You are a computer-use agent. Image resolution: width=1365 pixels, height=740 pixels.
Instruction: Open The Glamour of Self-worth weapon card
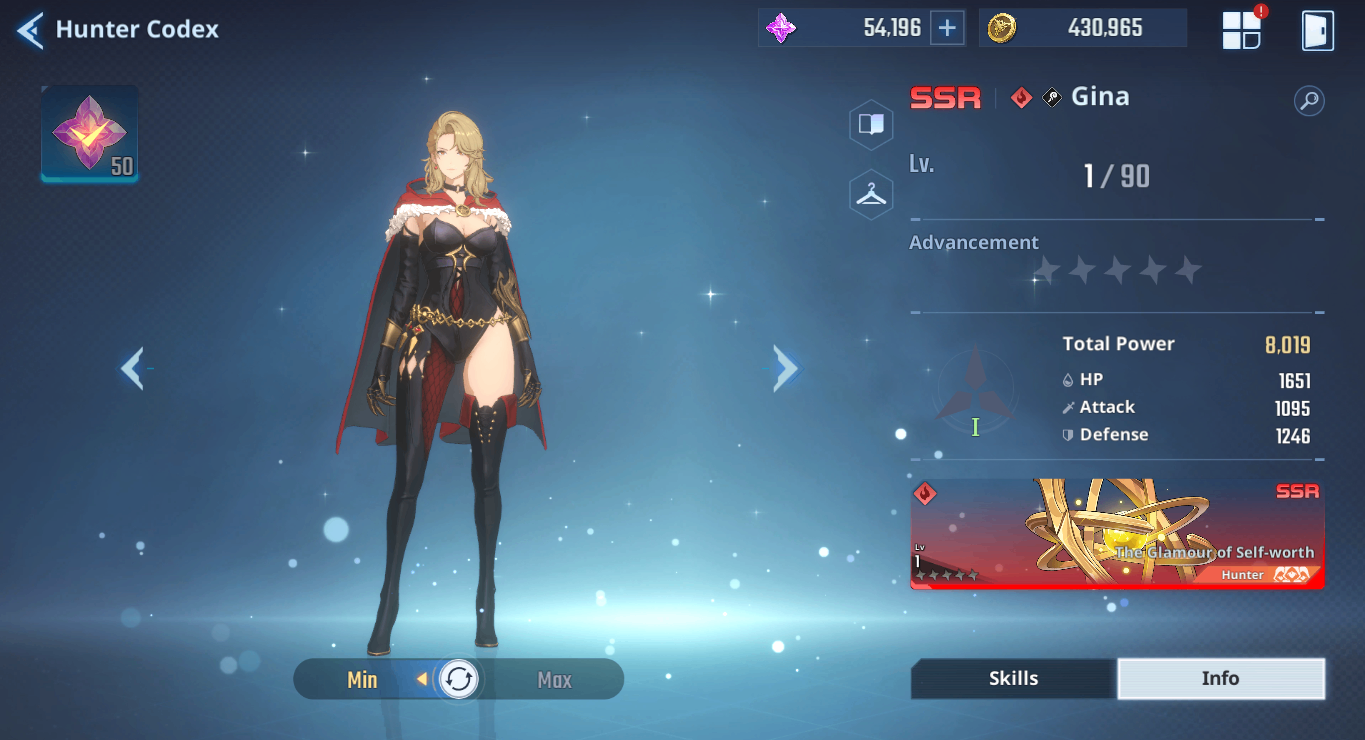click(1117, 534)
